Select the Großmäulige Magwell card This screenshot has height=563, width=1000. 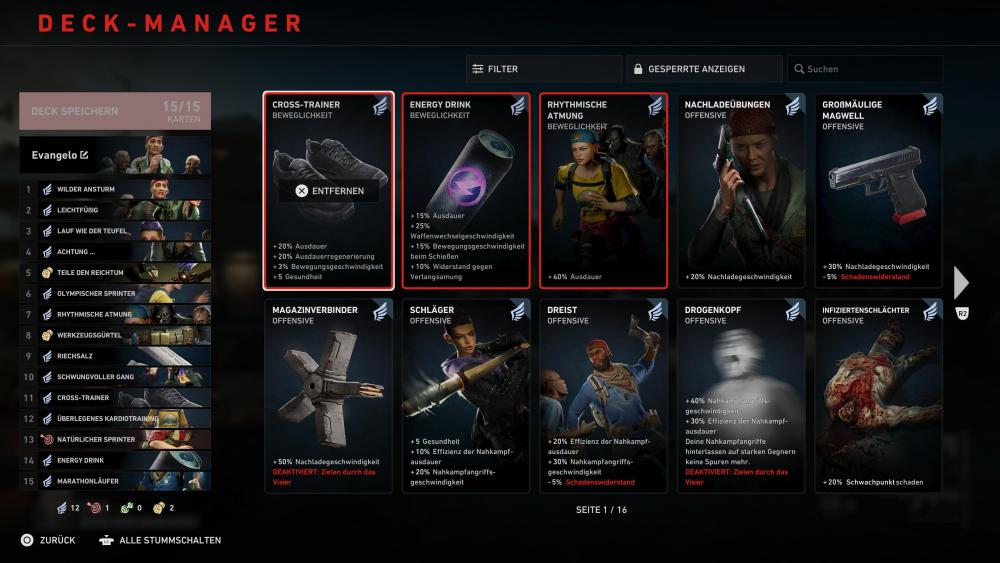(x=878, y=190)
